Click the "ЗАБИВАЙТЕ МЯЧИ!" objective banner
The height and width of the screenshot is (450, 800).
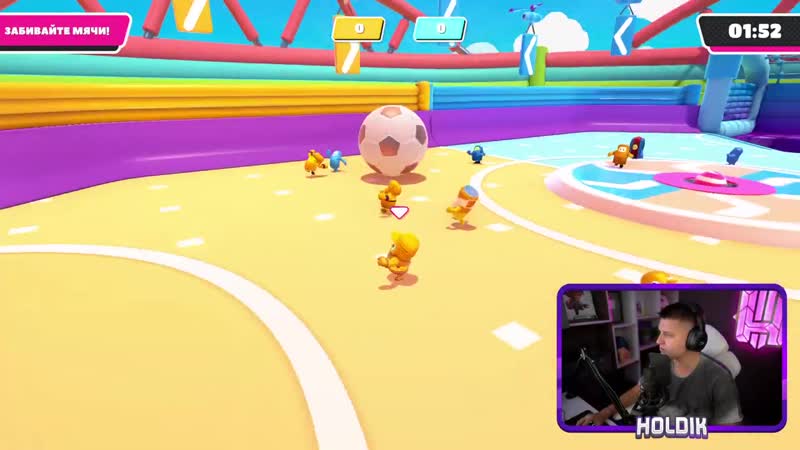tap(63, 32)
